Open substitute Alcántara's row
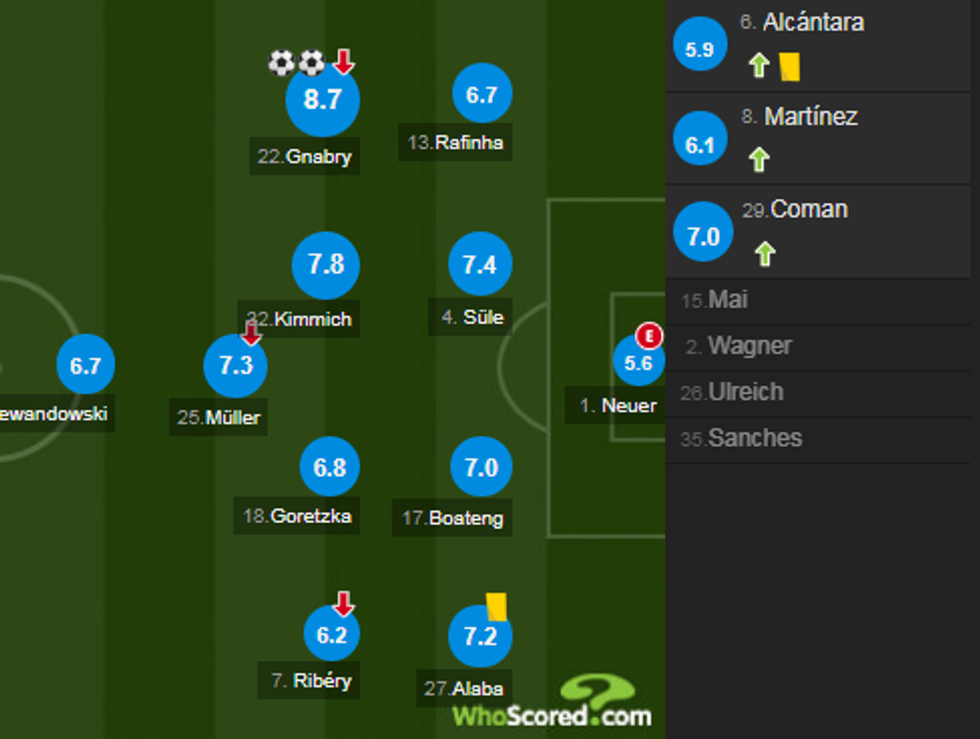This screenshot has height=739, width=980. pos(822,46)
